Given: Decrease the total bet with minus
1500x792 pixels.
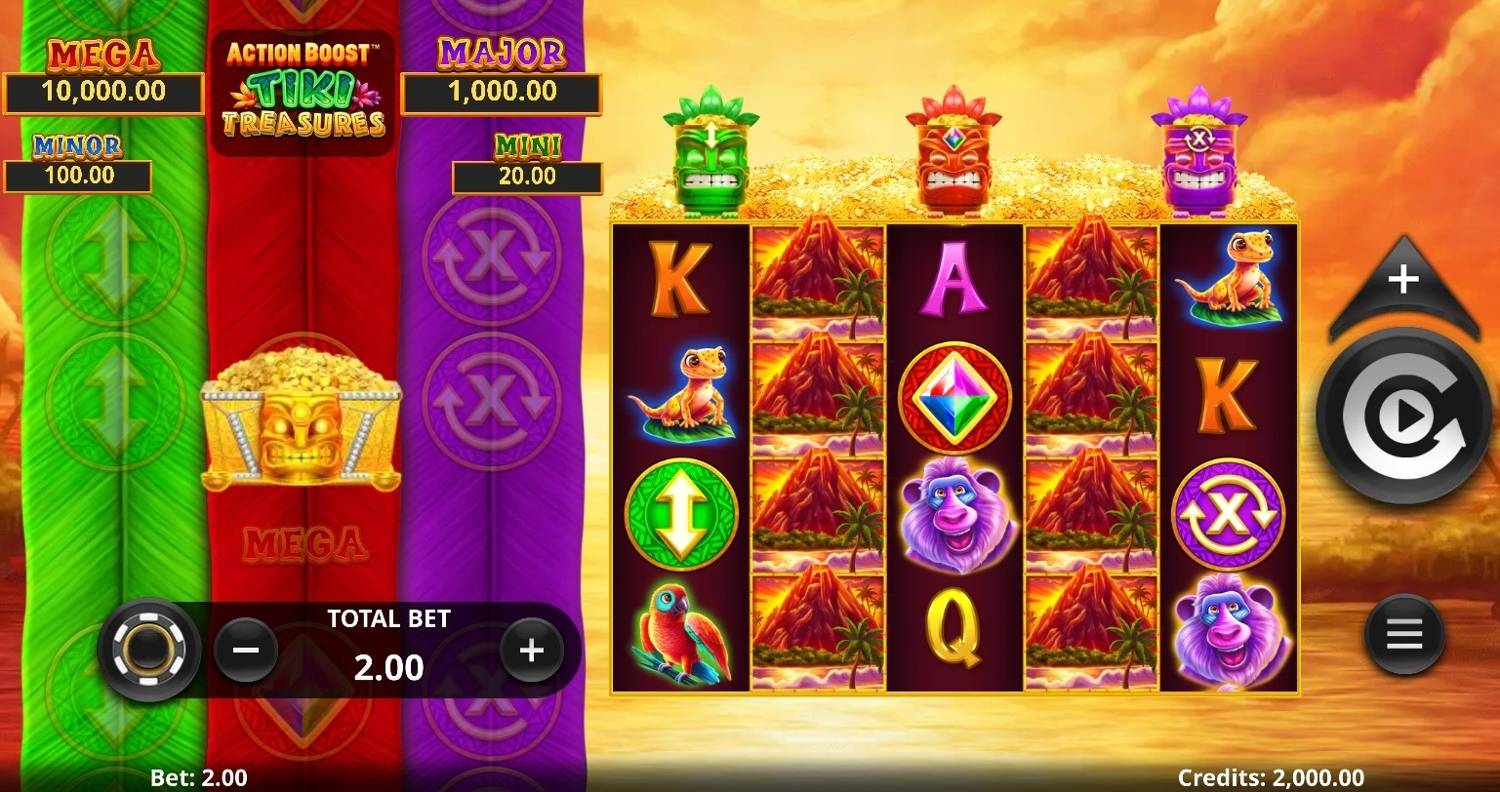Looking at the screenshot, I should [246, 650].
